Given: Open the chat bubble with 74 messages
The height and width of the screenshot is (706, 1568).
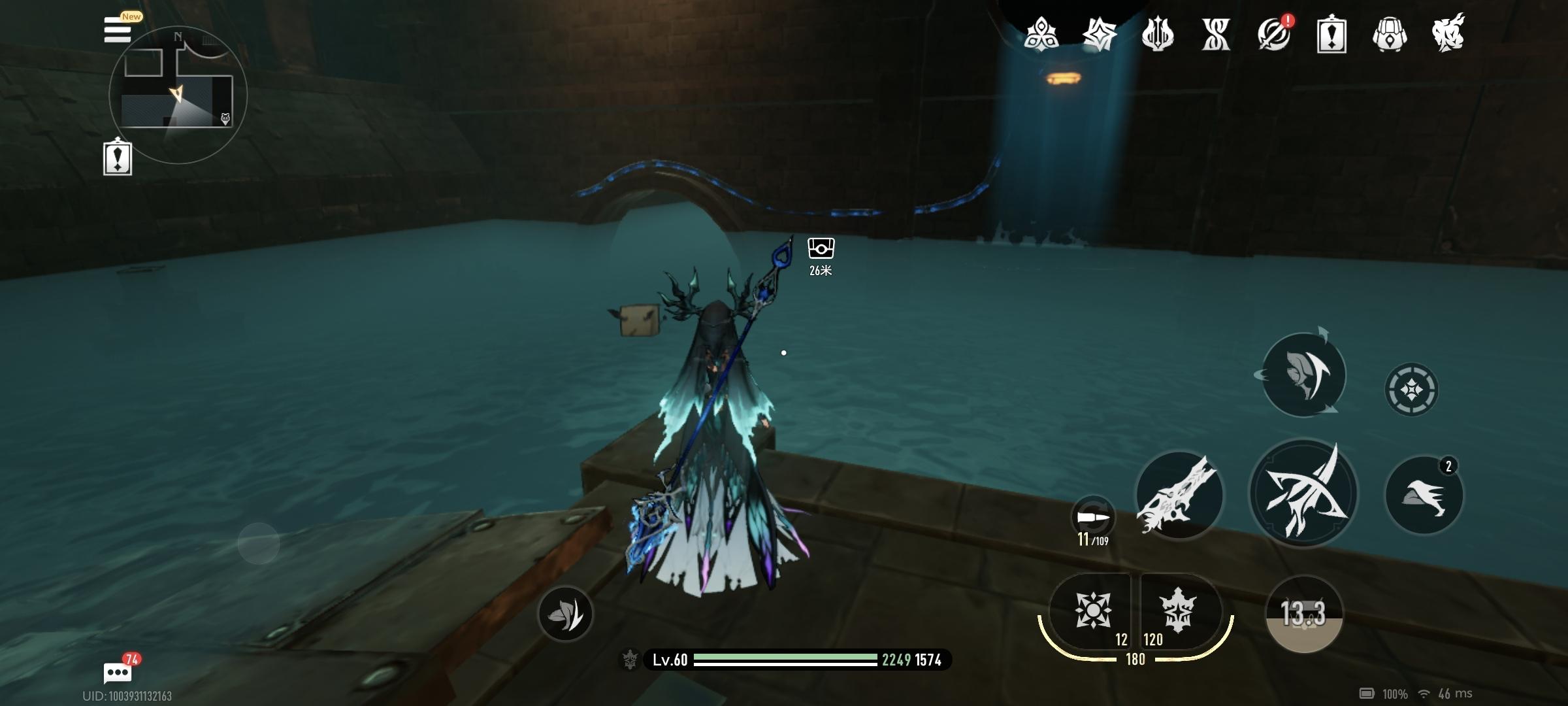Looking at the screenshot, I should [x=118, y=672].
